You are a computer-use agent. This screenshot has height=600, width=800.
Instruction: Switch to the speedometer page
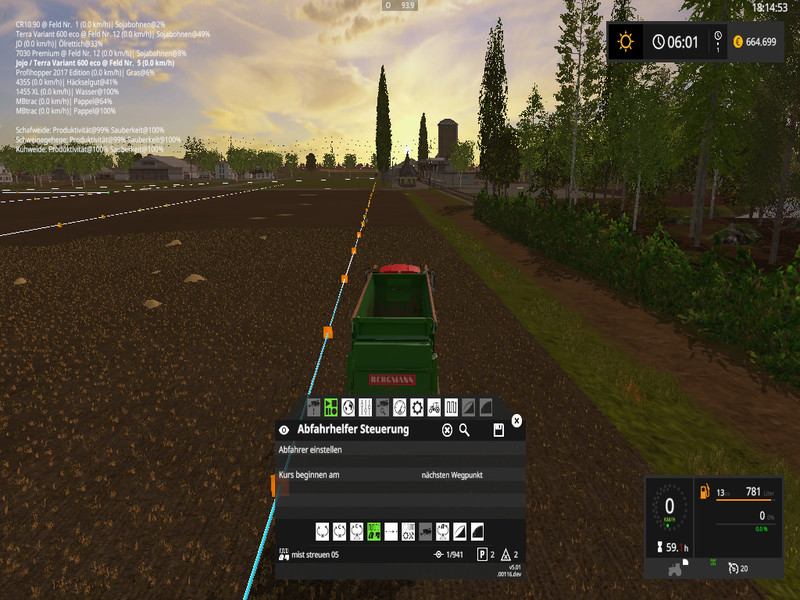tap(400, 407)
